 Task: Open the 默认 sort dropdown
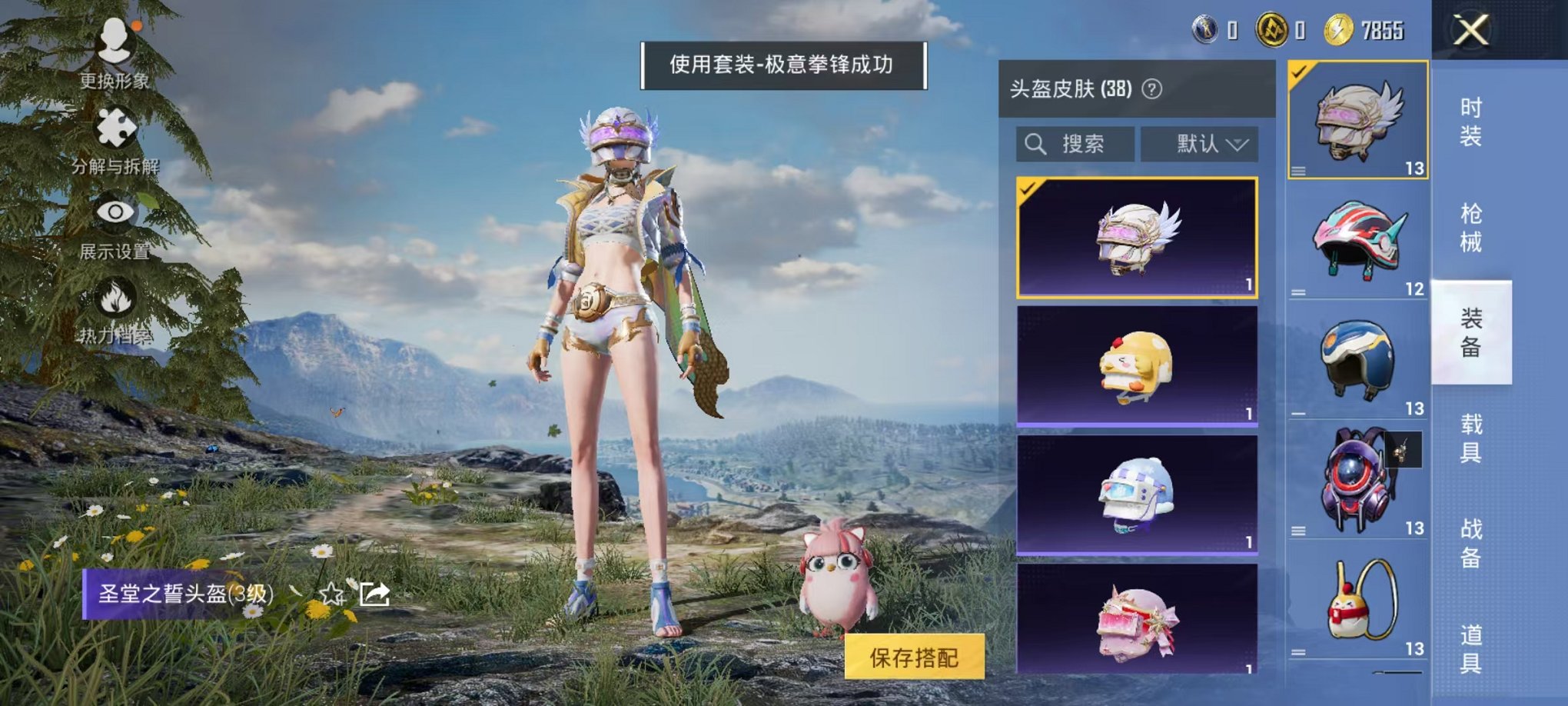(x=1200, y=145)
